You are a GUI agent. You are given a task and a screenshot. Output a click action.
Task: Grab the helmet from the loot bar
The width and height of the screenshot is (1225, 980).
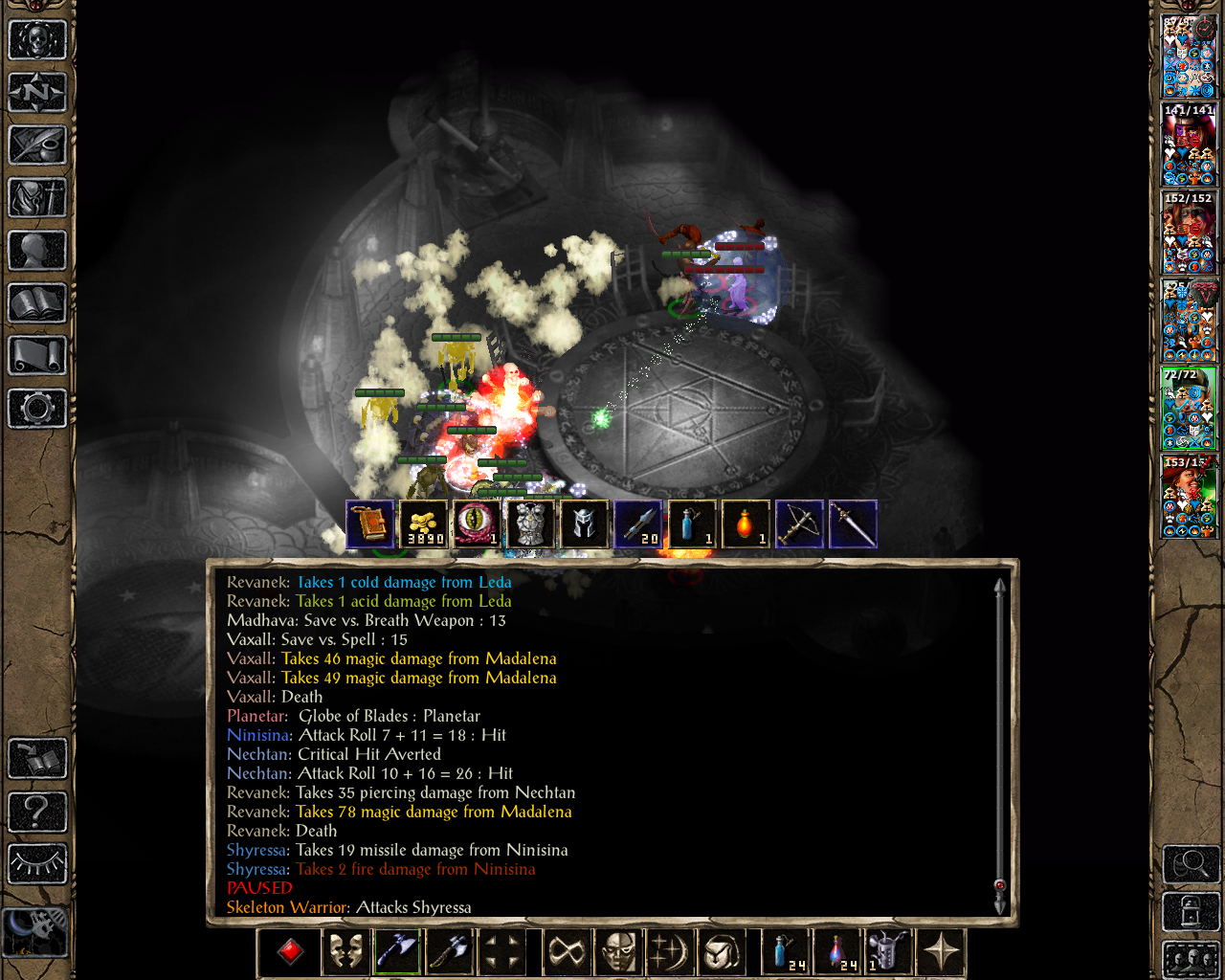pyautogui.click(x=584, y=524)
